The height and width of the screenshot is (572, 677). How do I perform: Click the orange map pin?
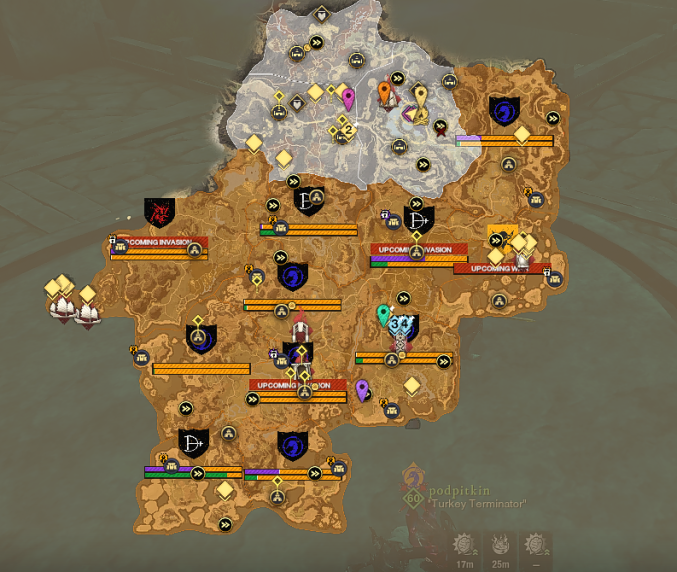coord(385,93)
